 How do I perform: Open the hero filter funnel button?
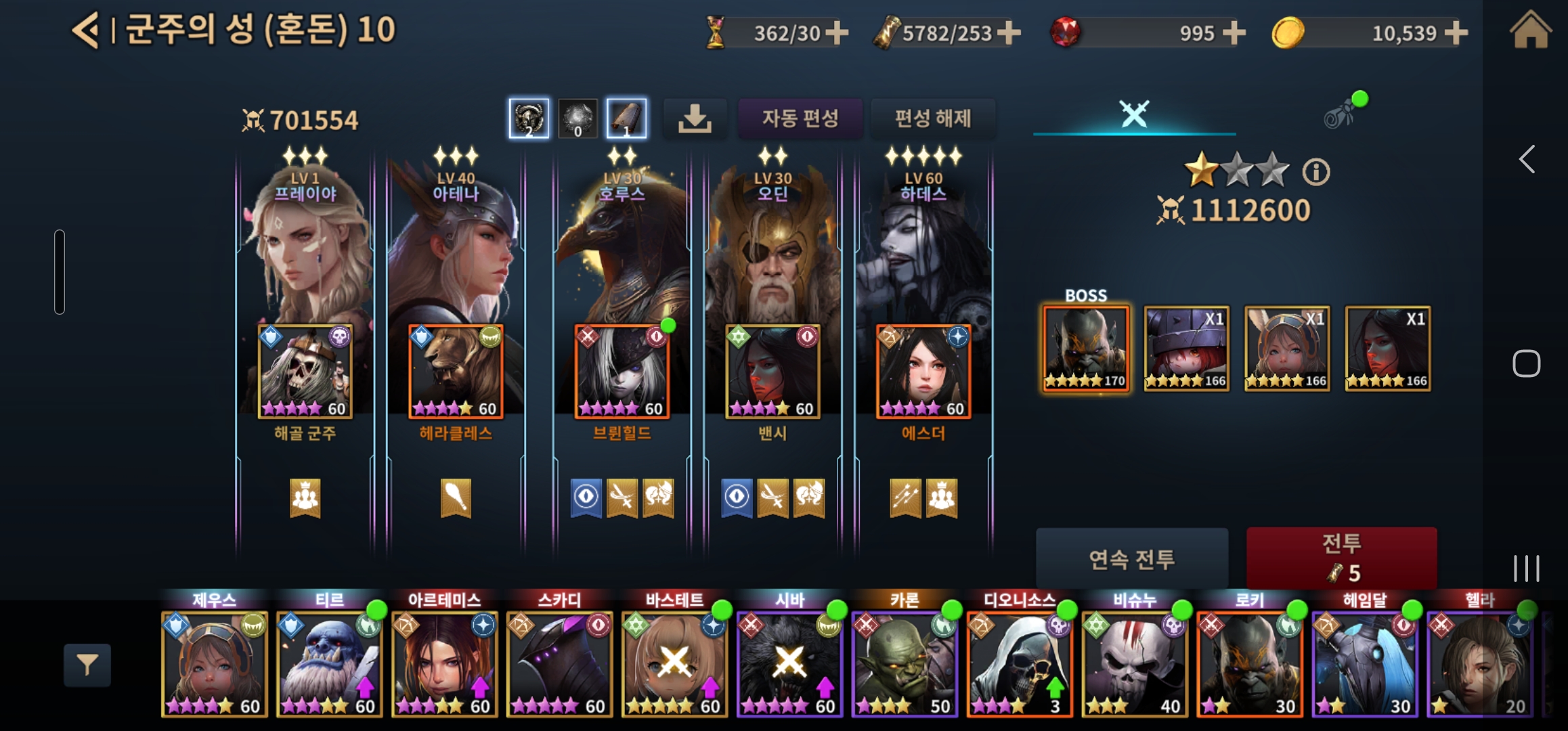coord(87,665)
